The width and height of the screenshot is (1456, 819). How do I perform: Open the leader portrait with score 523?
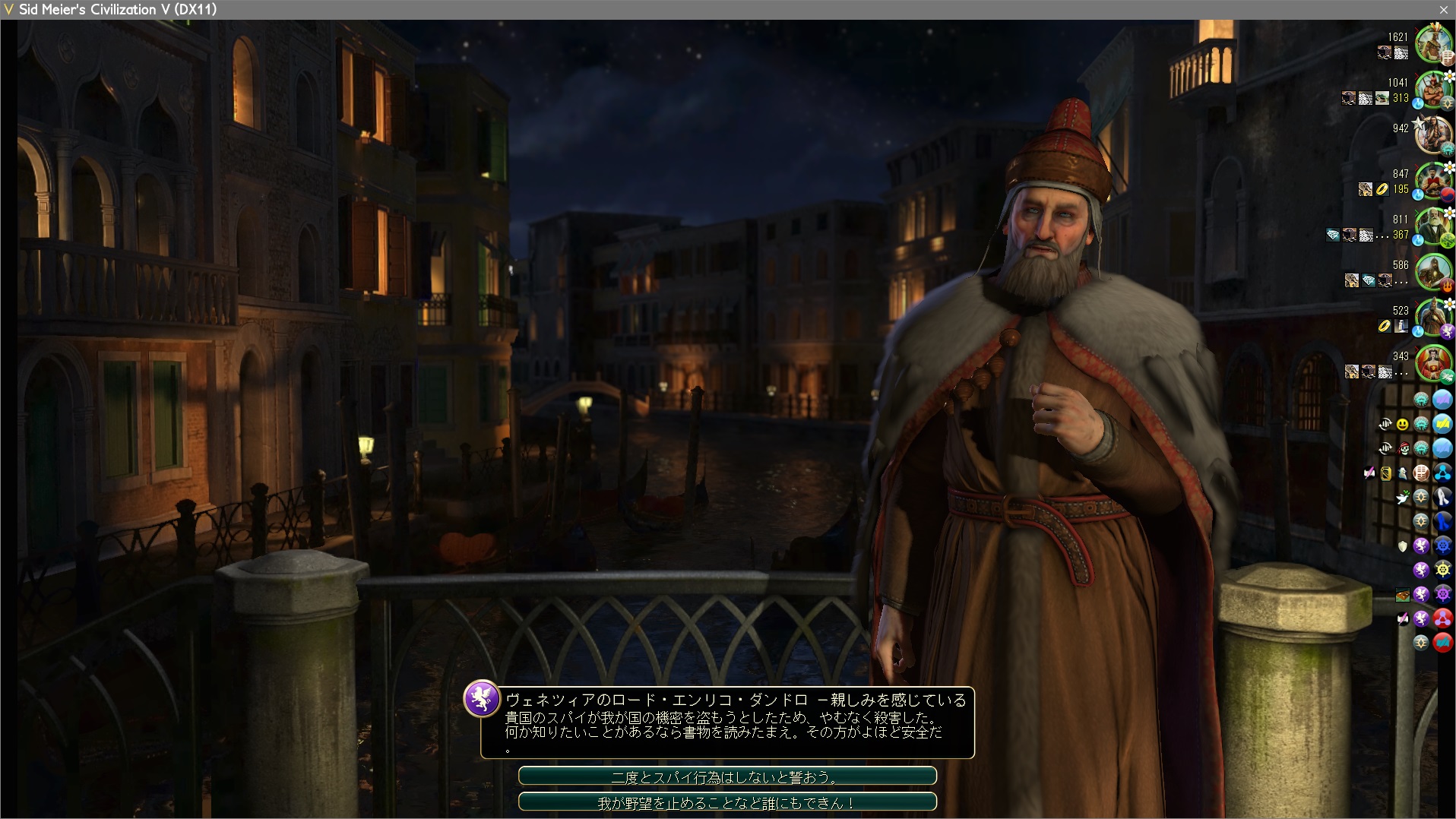pyautogui.click(x=1433, y=317)
